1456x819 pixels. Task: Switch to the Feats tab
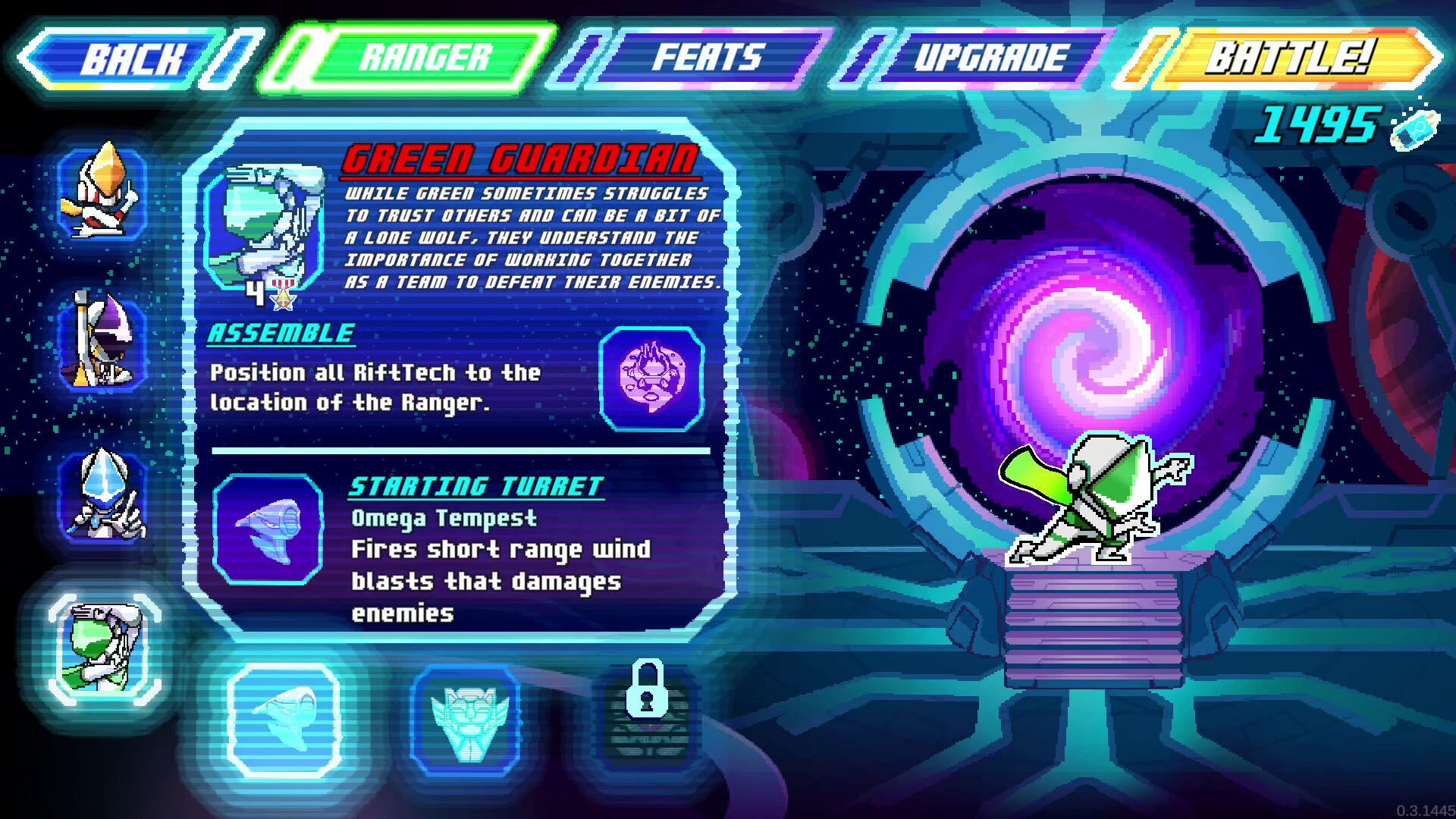click(x=709, y=57)
